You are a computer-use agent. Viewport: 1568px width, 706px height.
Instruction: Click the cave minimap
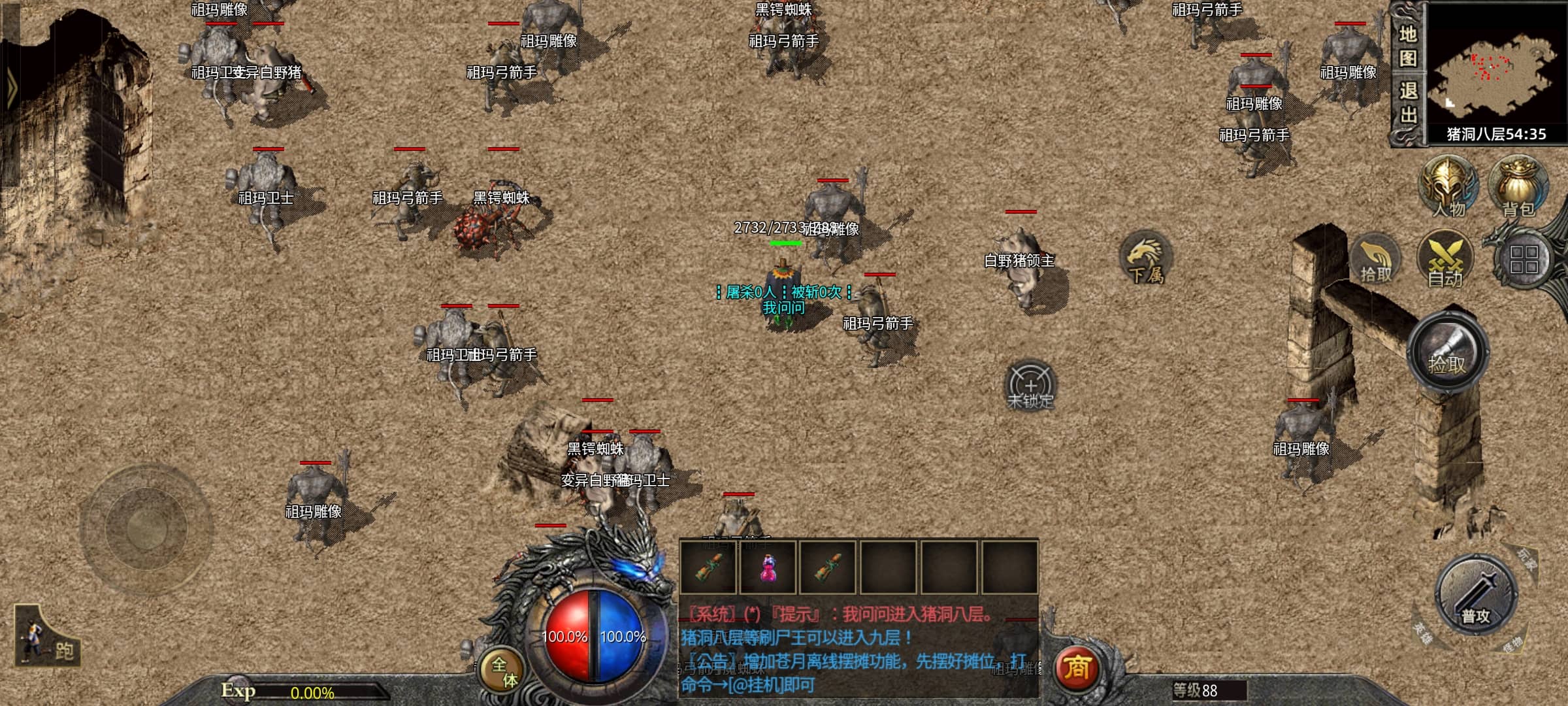click(1495, 71)
